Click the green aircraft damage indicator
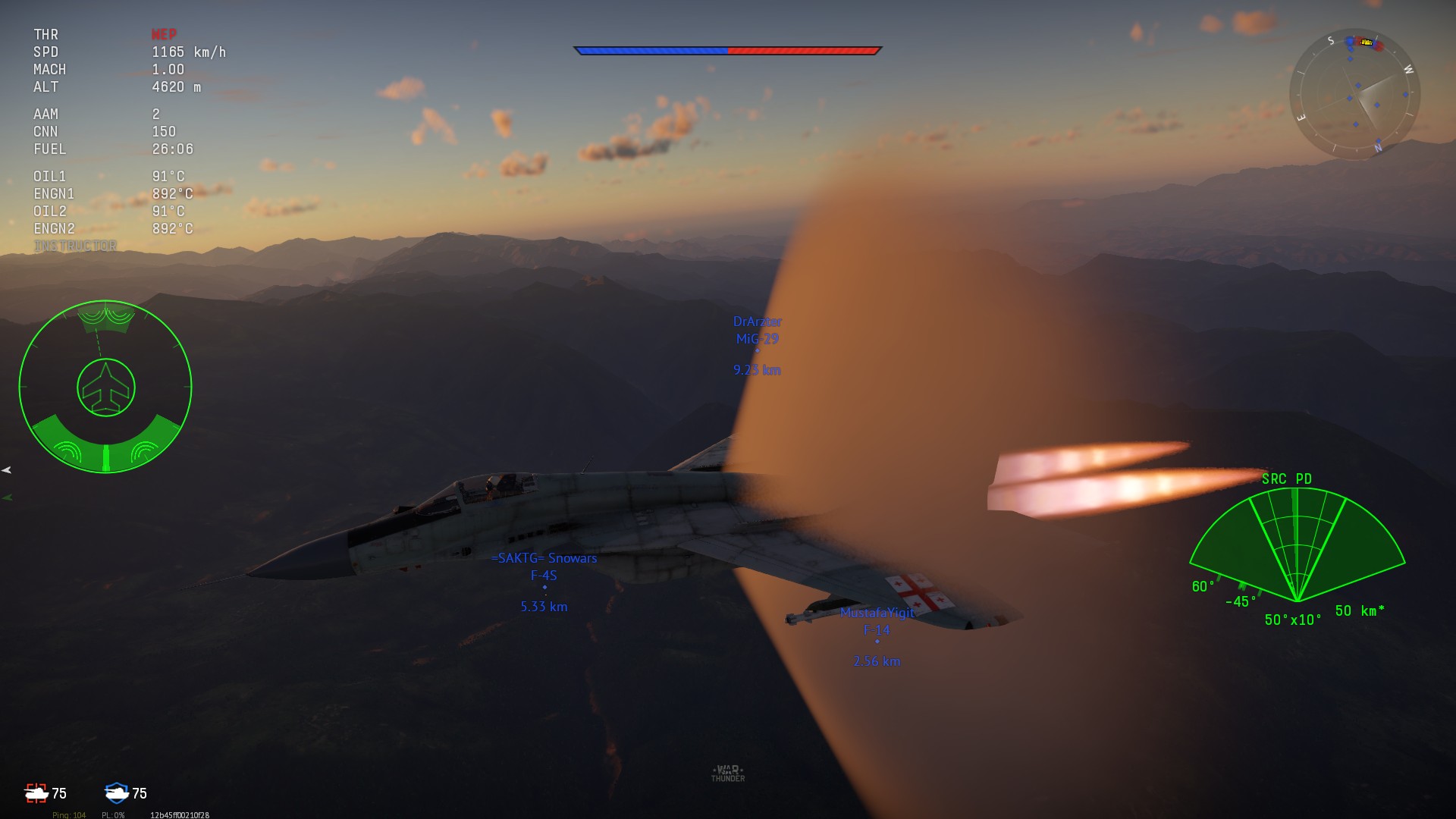1456x819 pixels. 105,388
